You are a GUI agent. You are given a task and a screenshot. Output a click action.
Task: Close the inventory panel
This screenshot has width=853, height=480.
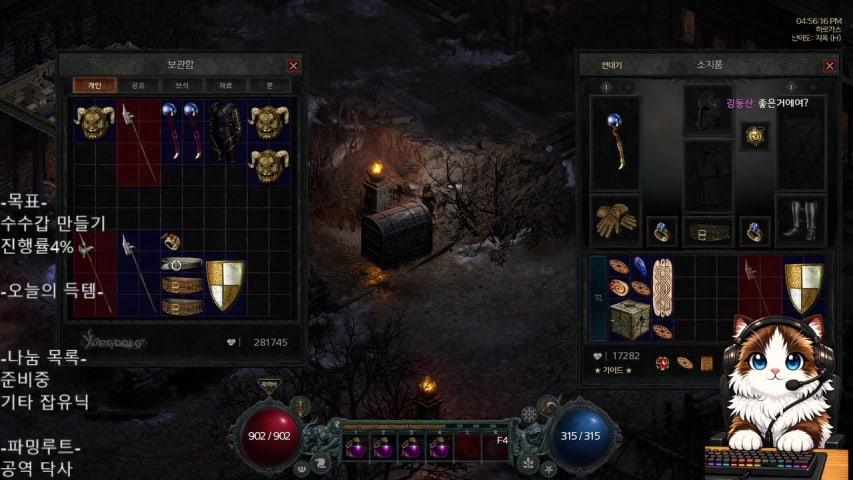pos(829,65)
